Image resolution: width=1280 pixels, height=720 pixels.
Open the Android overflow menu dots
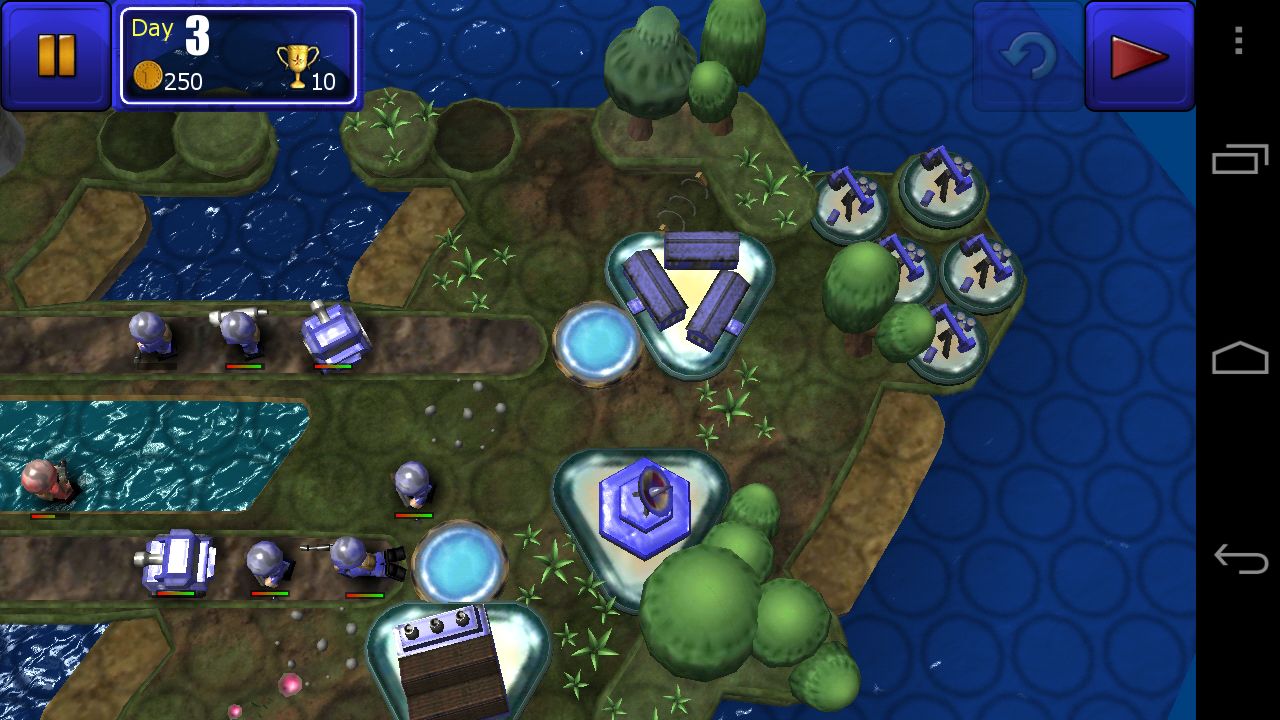click(x=1239, y=41)
